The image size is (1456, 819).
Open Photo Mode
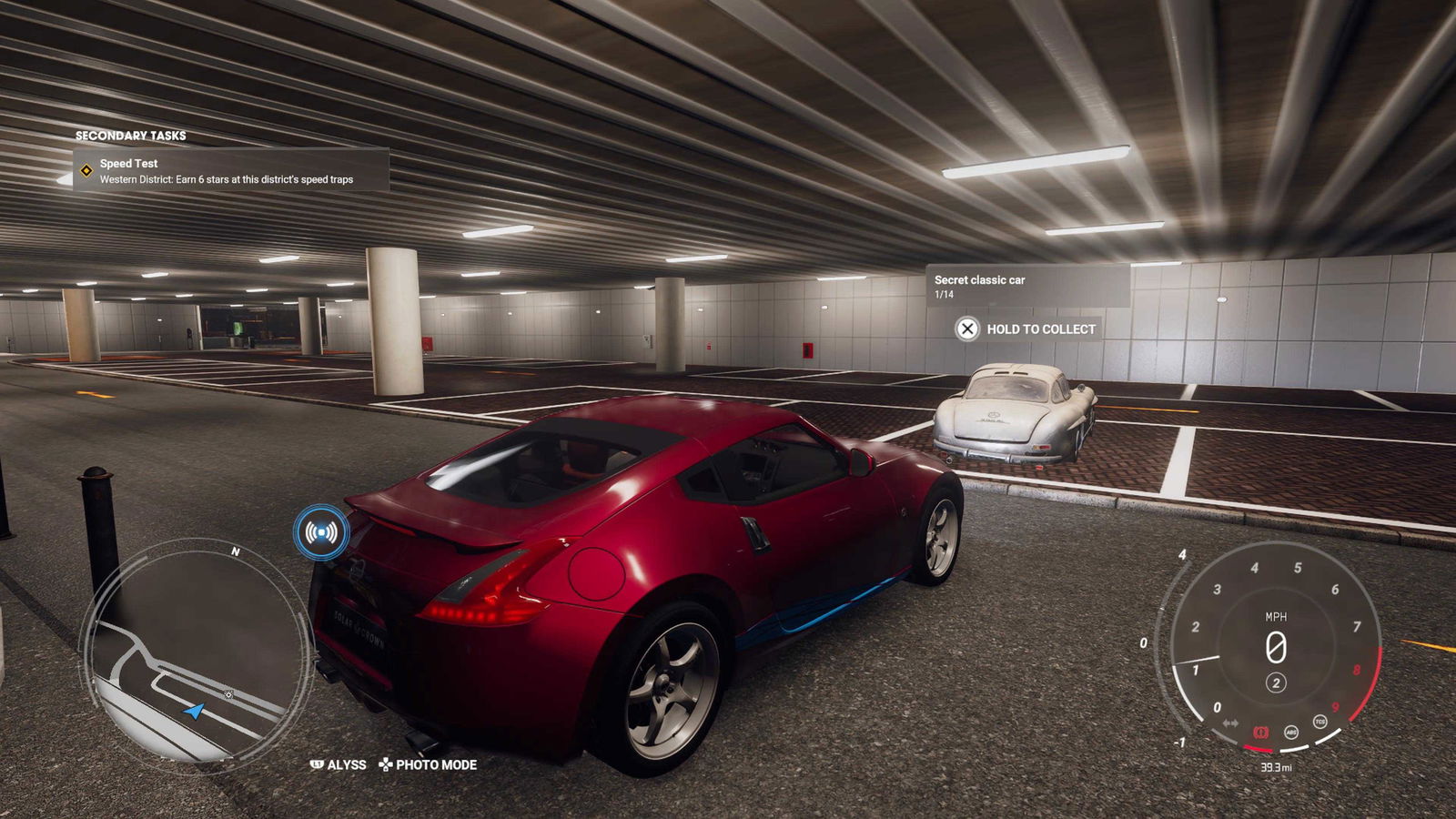click(x=428, y=764)
